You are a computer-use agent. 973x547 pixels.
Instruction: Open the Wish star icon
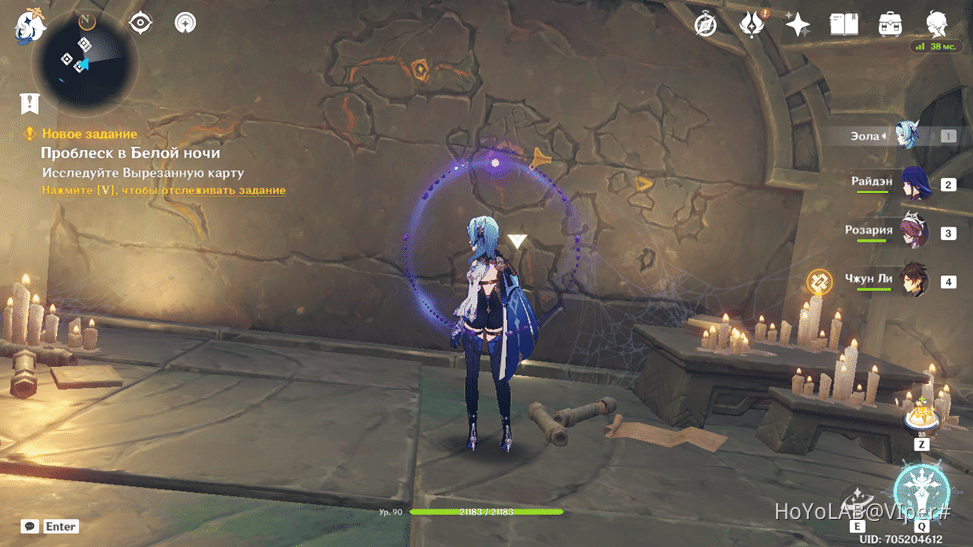797,24
